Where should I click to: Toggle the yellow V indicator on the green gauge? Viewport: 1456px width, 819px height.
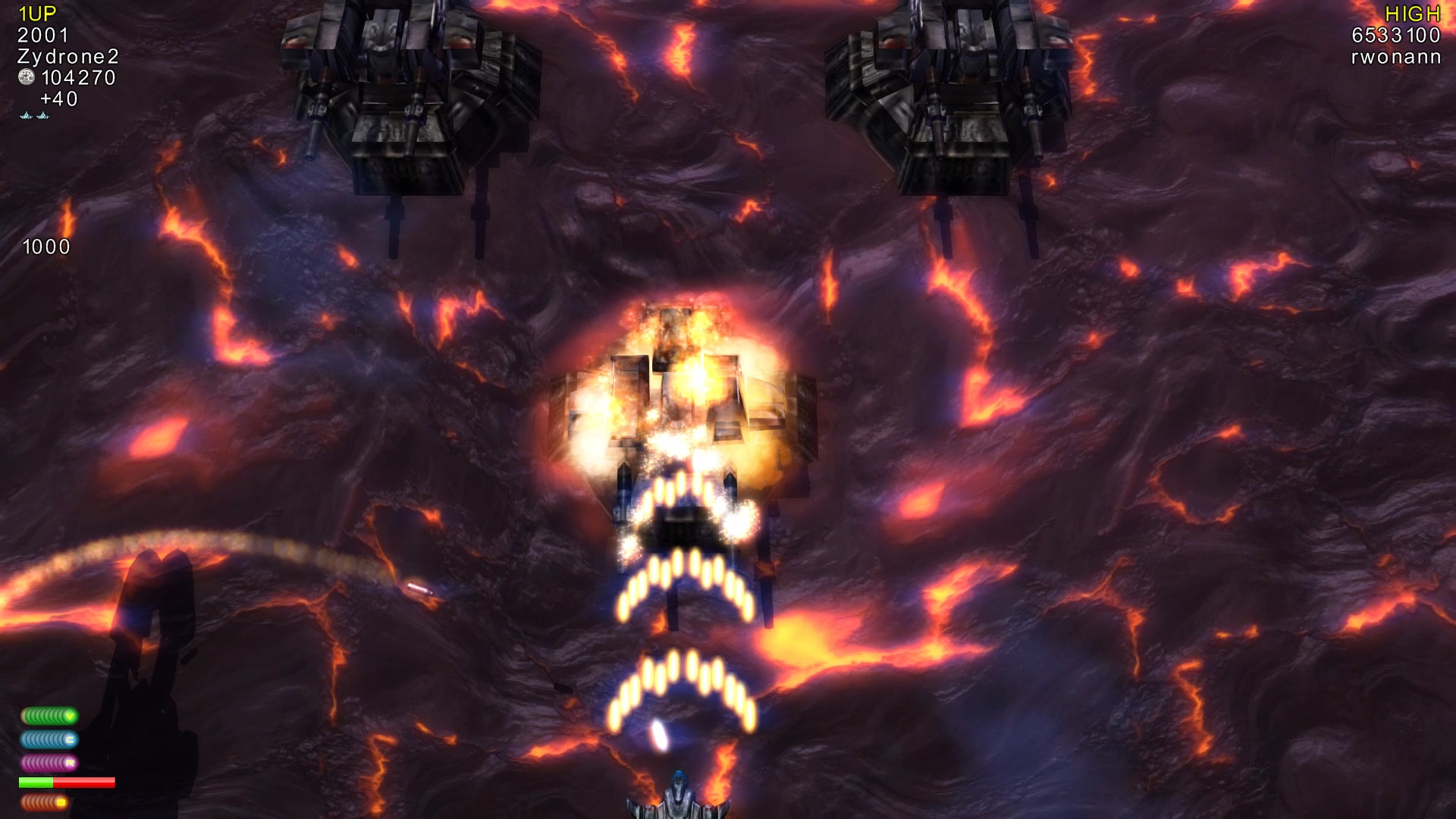pyautogui.click(x=70, y=716)
